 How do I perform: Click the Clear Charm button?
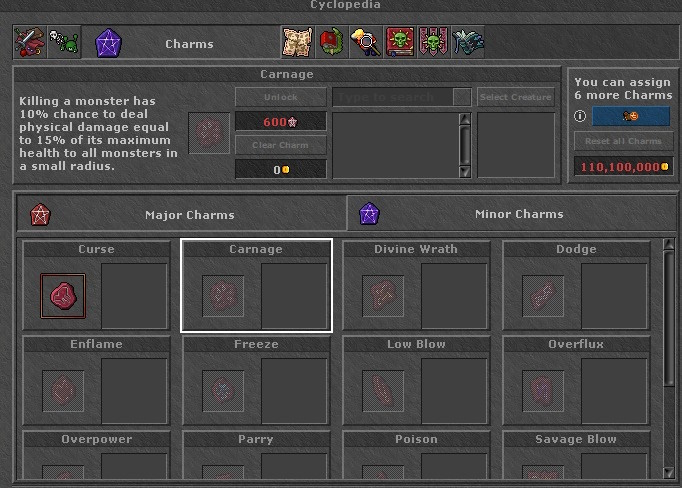[x=280, y=146]
